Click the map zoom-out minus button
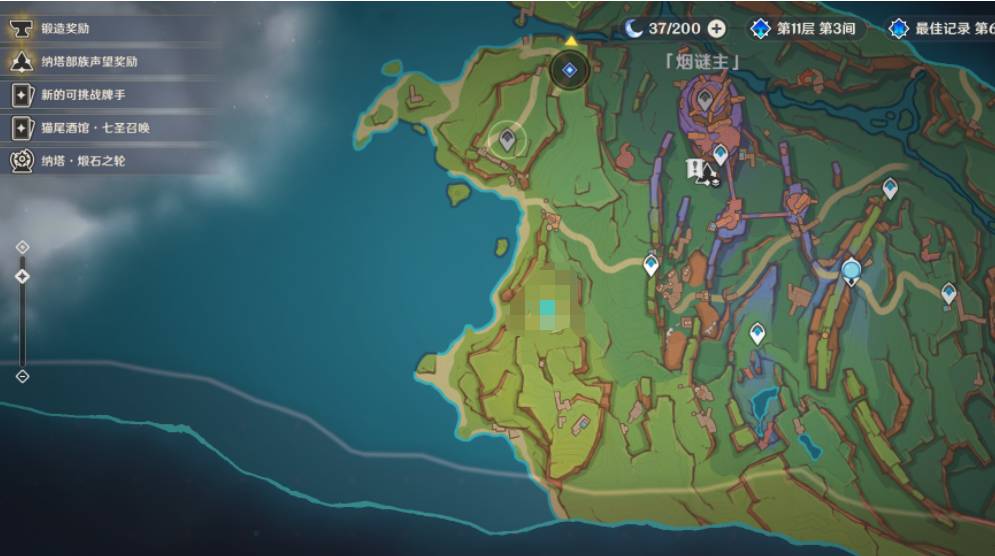This screenshot has width=995, height=556. click(22, 376)
